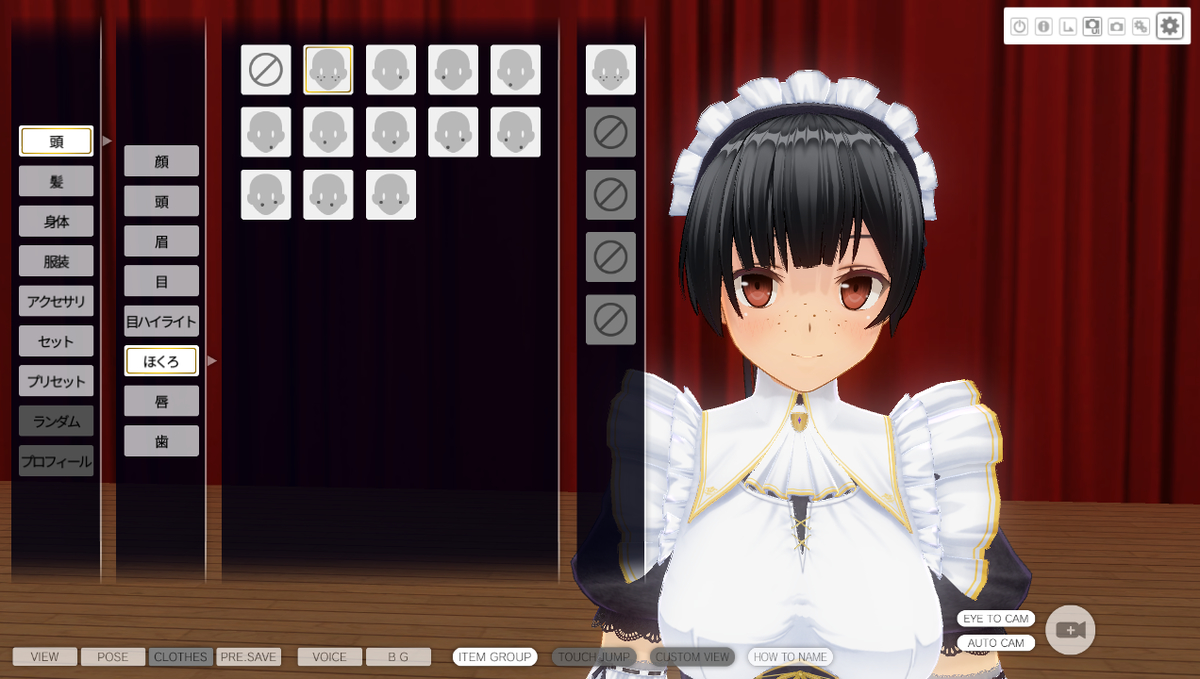Open the プロフィール (profile) section
Screen dimensions: 1200x679
56,461
